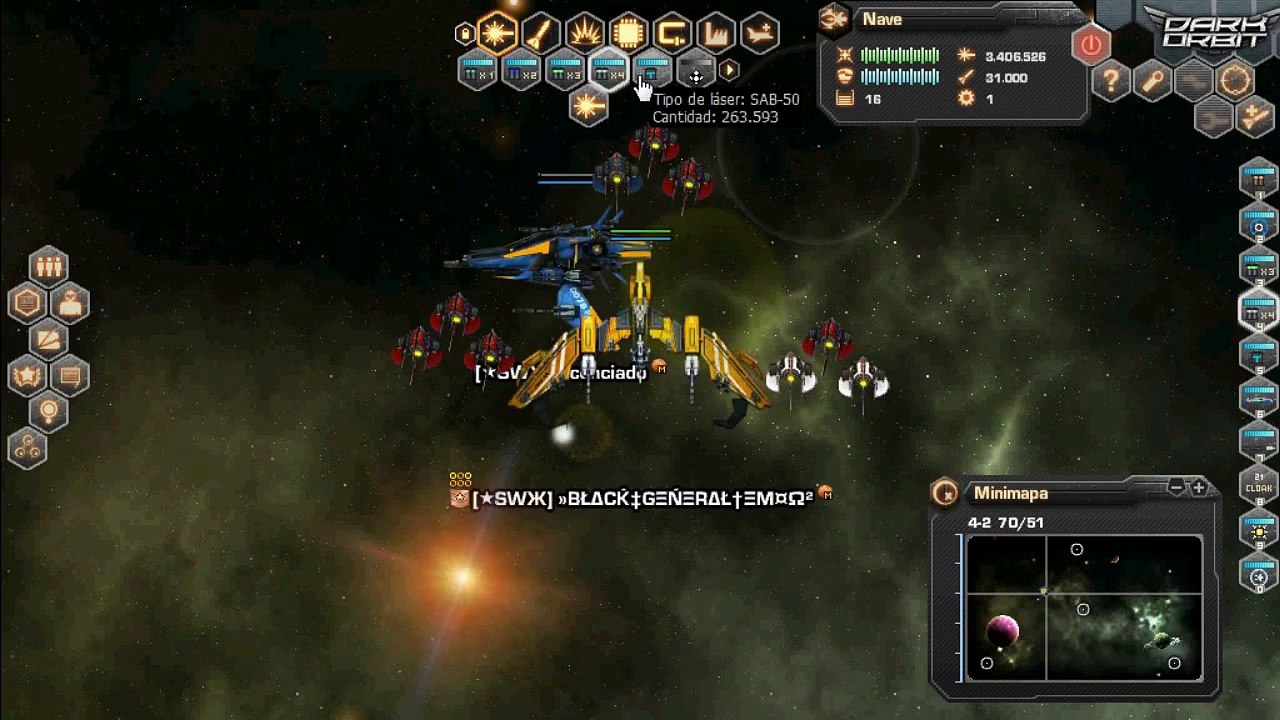Screen dimensions: 1280x720
Task: Collapse the Minimapa window with minus
Action: [1177, 488]
